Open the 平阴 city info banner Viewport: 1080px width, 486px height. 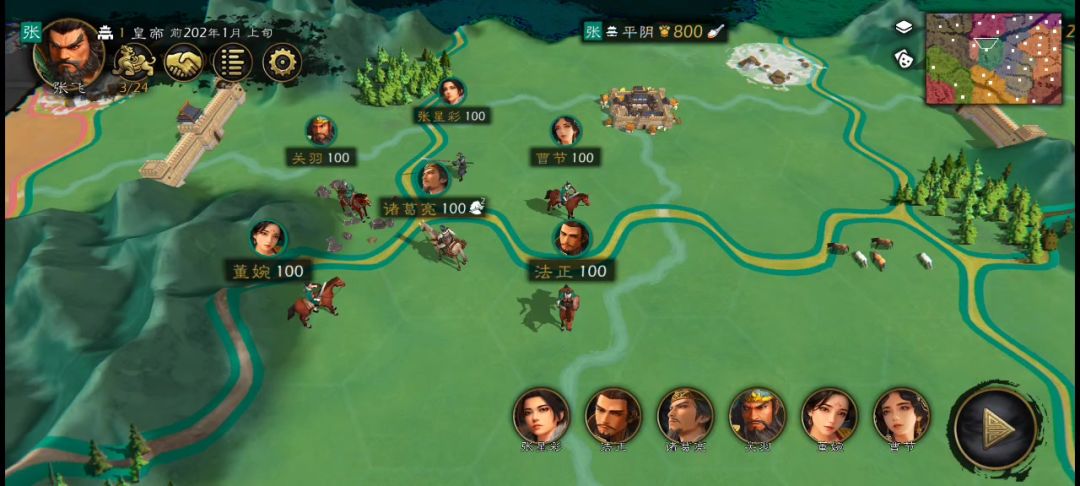[655, 32]
